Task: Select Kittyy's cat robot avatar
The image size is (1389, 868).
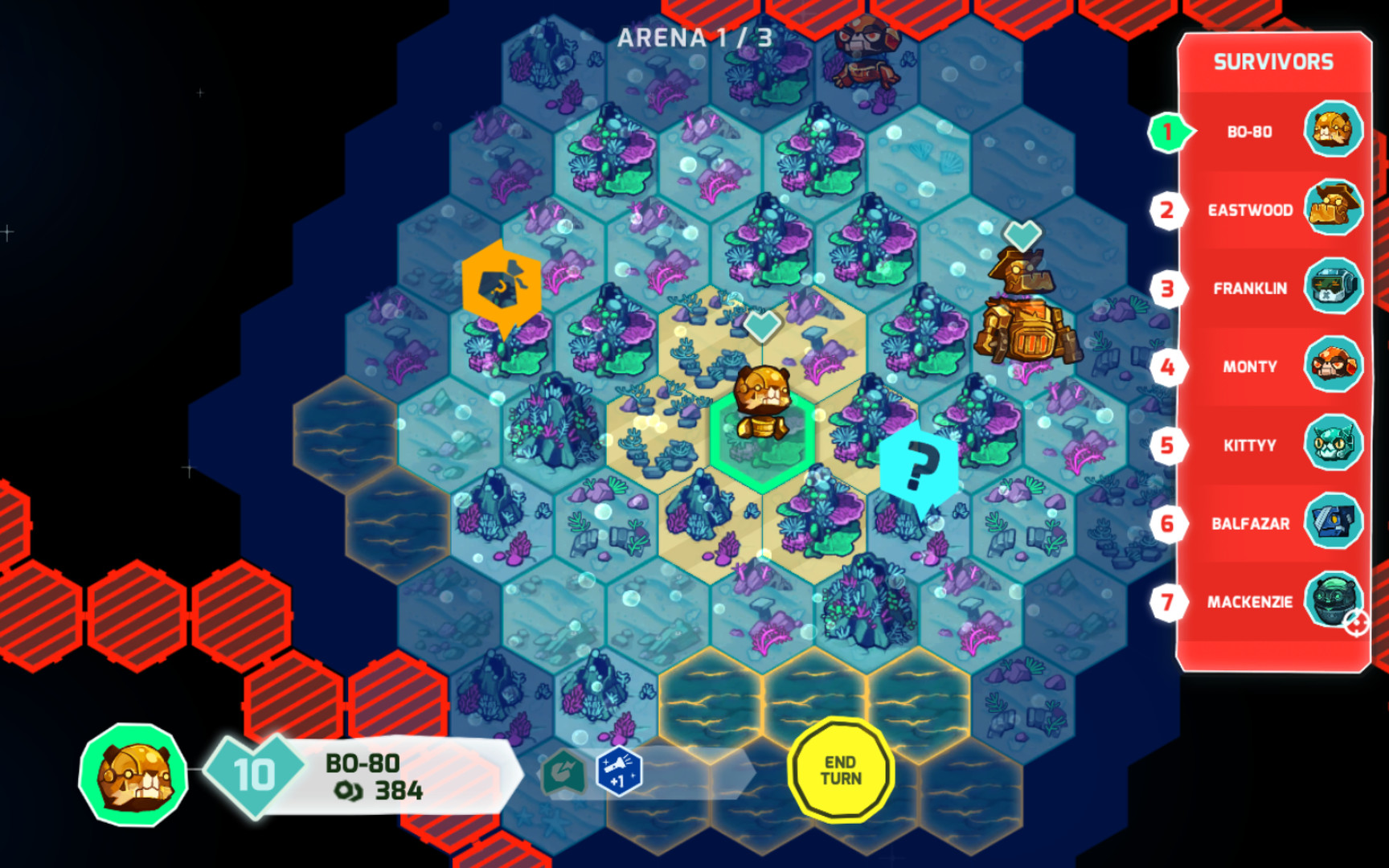Action: click(1334, 444)
